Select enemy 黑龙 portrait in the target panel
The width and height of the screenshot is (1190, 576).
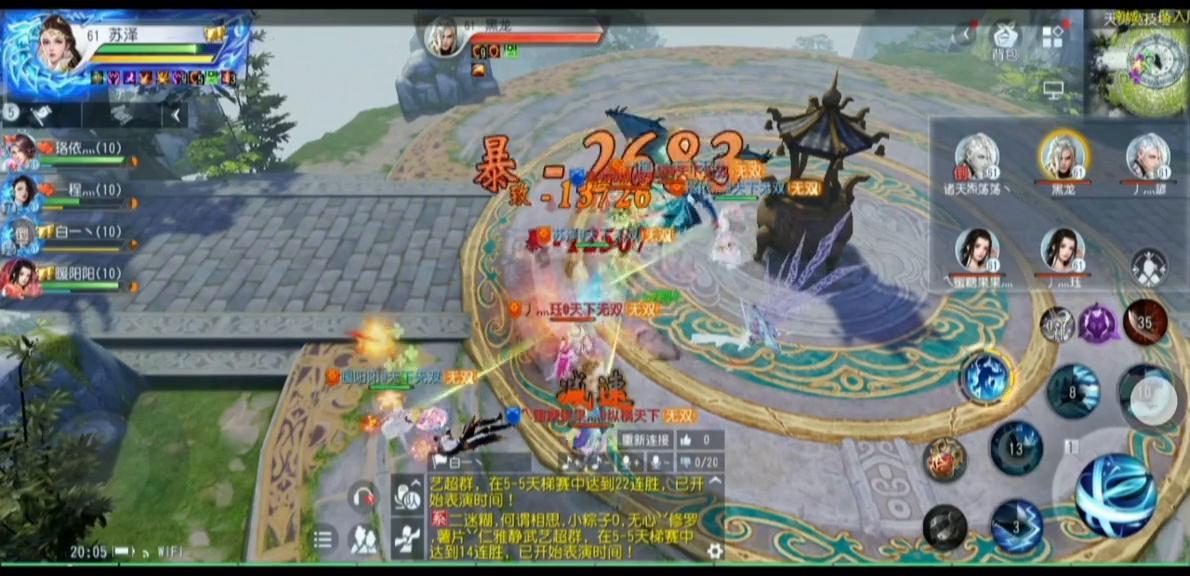click(x=1063, y=157)
